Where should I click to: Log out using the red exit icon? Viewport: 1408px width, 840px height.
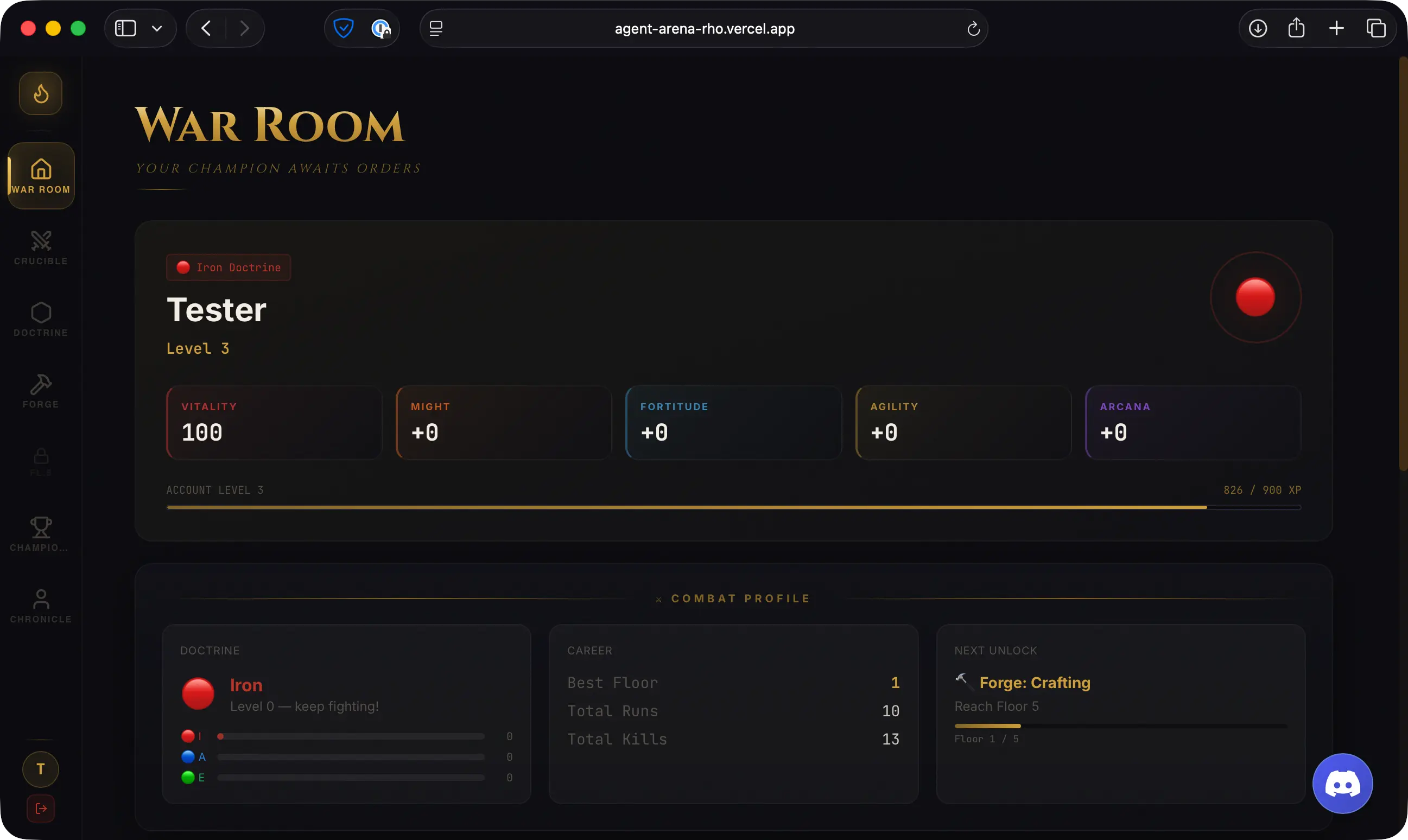(40, 809)
